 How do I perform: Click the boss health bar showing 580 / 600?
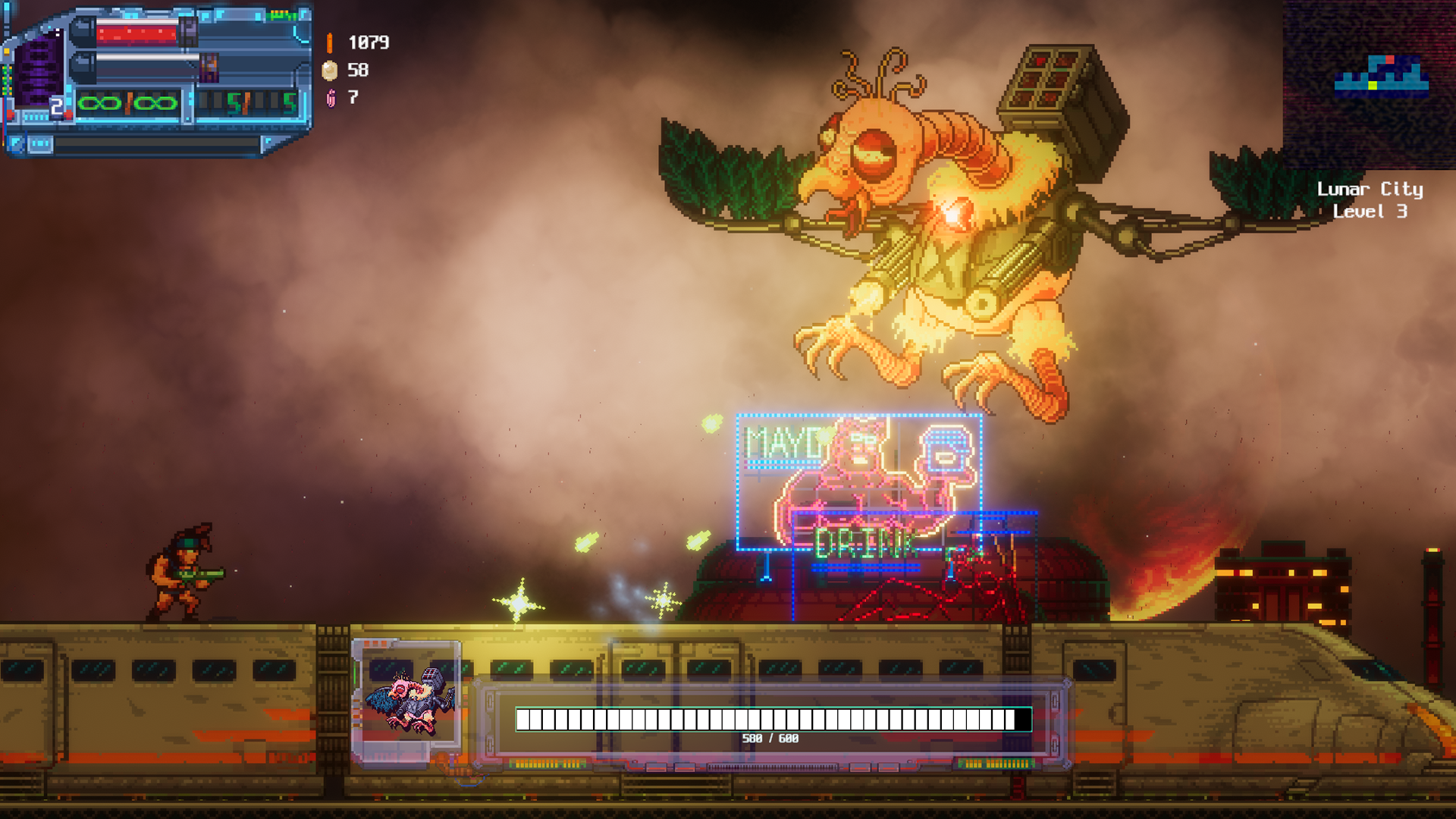pyautogui.click(x=770, y=717)
